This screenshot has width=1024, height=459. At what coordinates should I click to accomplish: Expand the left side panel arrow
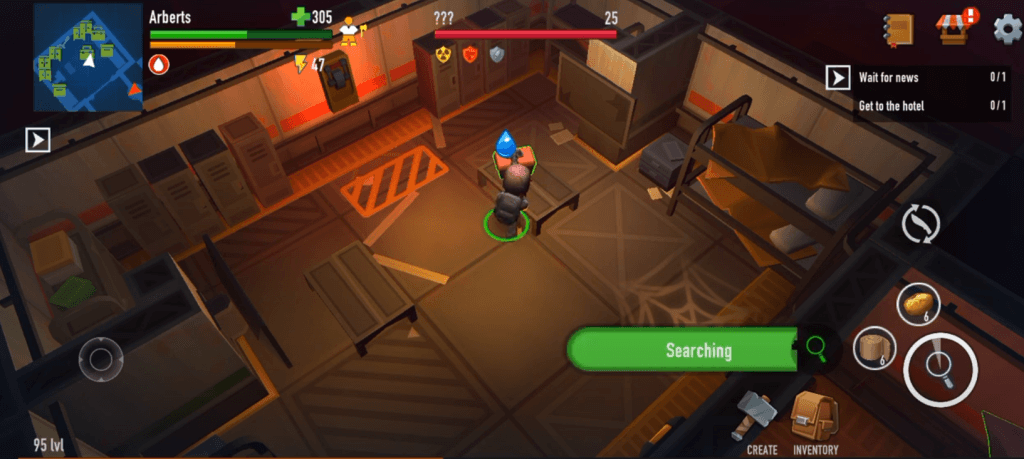point(38,140)
